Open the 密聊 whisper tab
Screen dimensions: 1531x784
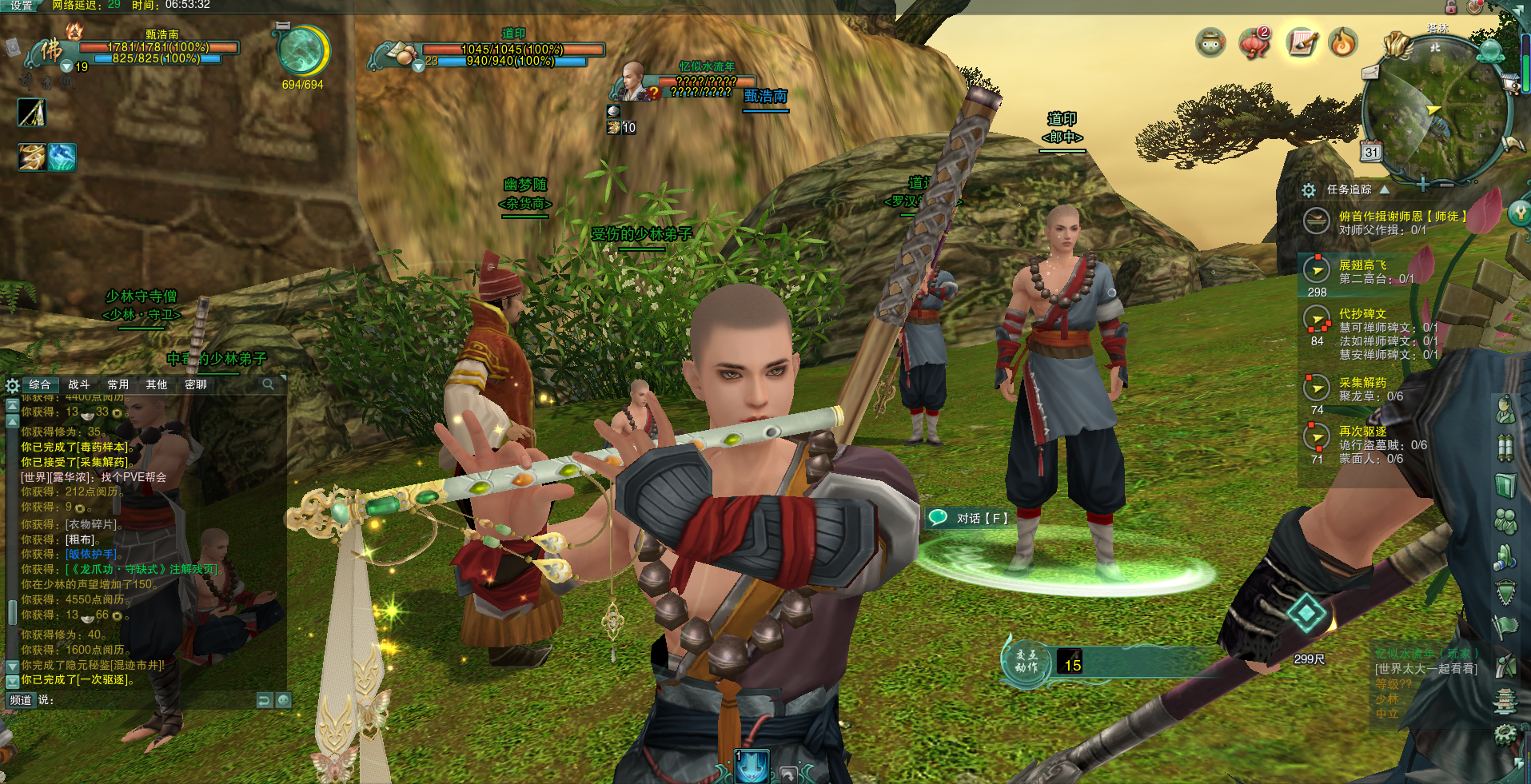coord(196,384)
